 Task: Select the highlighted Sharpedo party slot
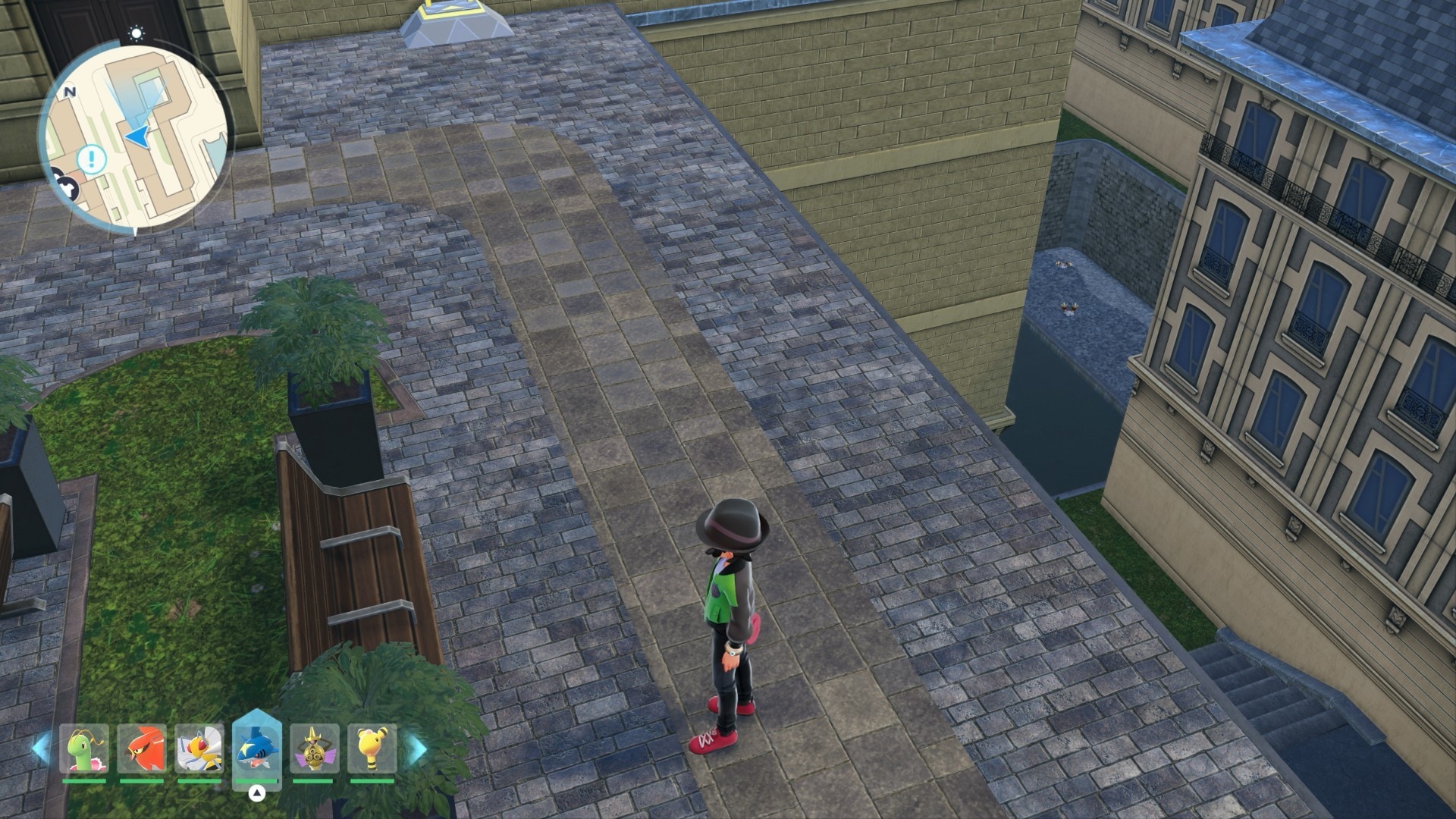[x=257, y=748]
